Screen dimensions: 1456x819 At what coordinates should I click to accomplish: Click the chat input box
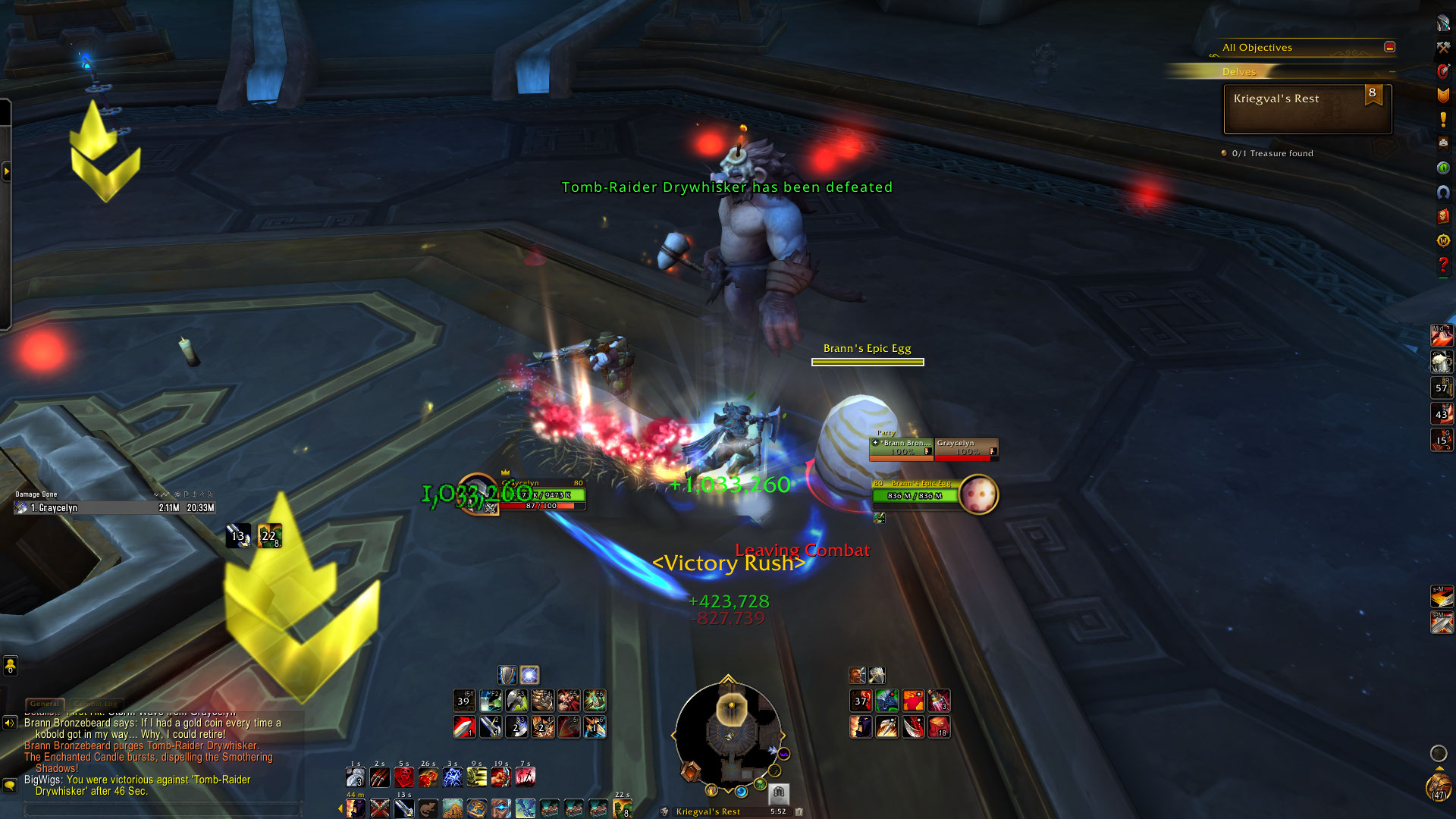coord(163,809)
